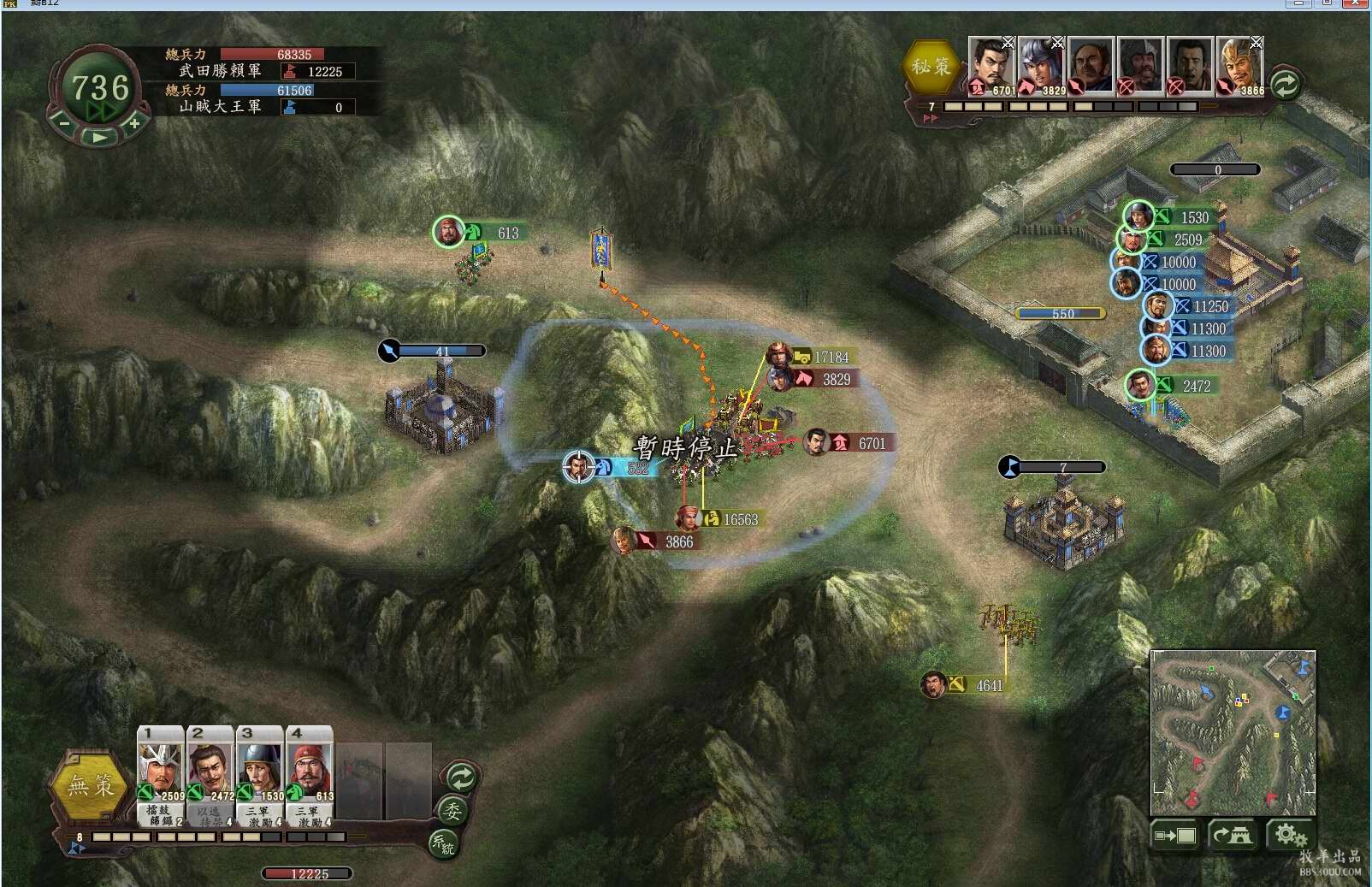The height and width of the screenshot is (887, 1372).
Task: Activate the yellow 無策 hexagon button
Action: (x=91, y=785)
